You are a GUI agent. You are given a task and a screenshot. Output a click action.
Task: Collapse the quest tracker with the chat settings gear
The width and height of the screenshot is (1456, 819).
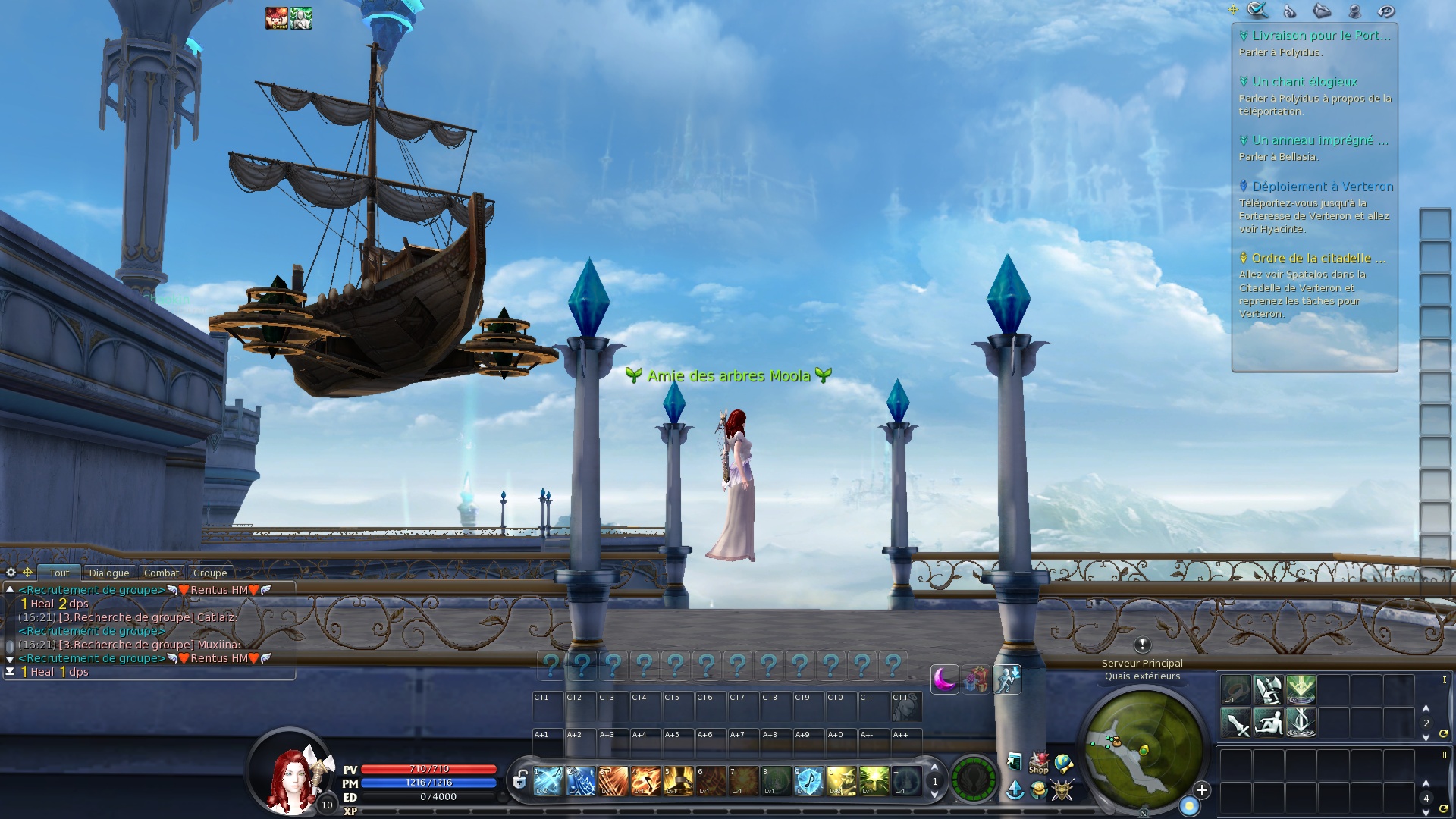tap(11, 571)
